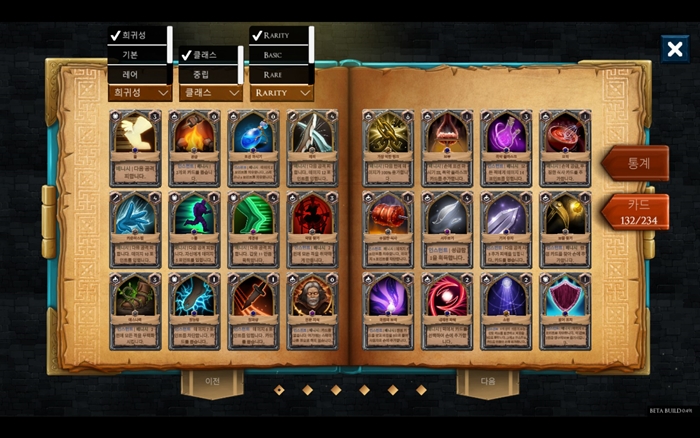Pick the Basic option in Rarity list

(279, 55)
